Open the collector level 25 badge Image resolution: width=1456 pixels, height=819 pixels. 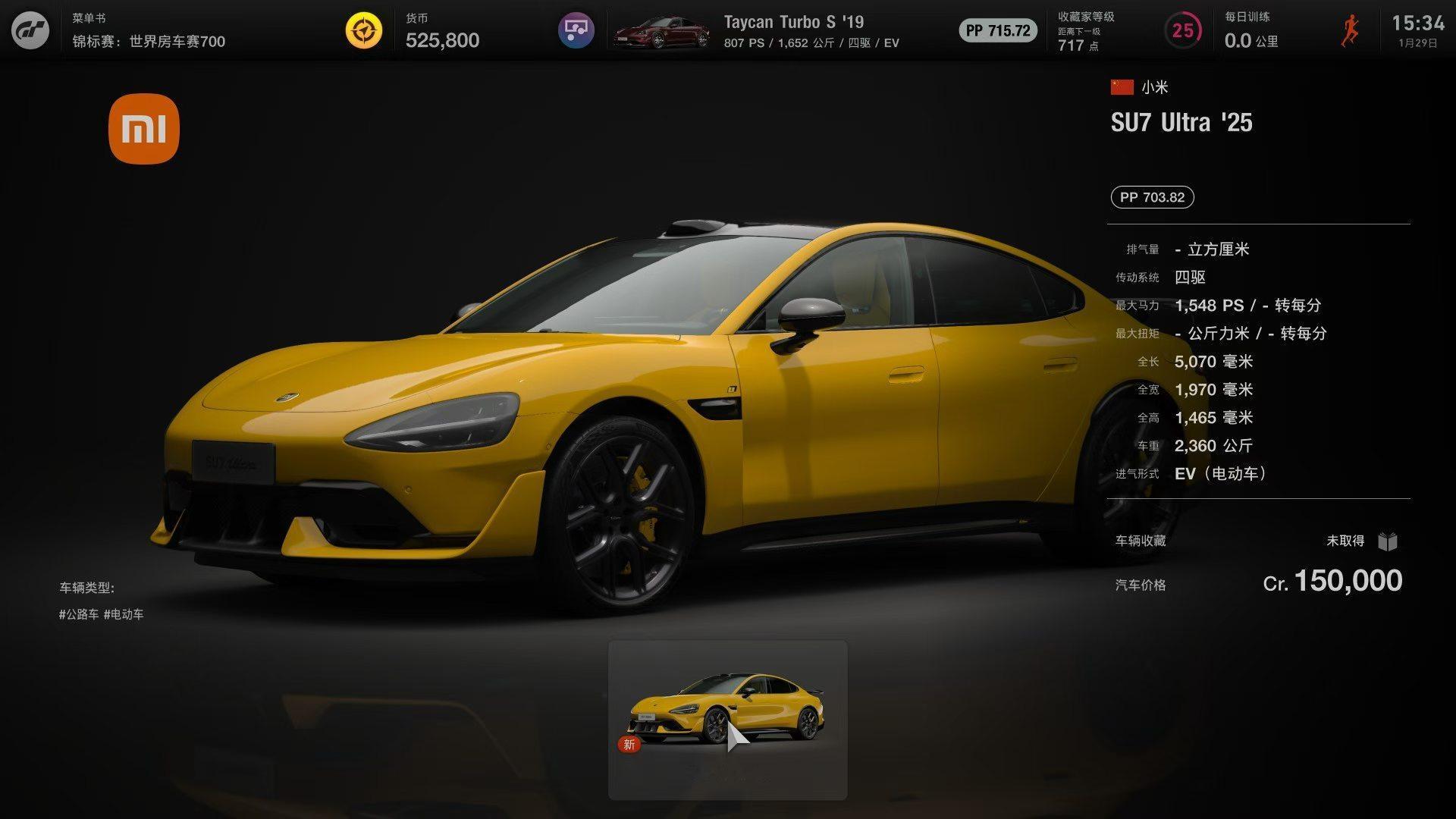click(x=1182, y=31)
